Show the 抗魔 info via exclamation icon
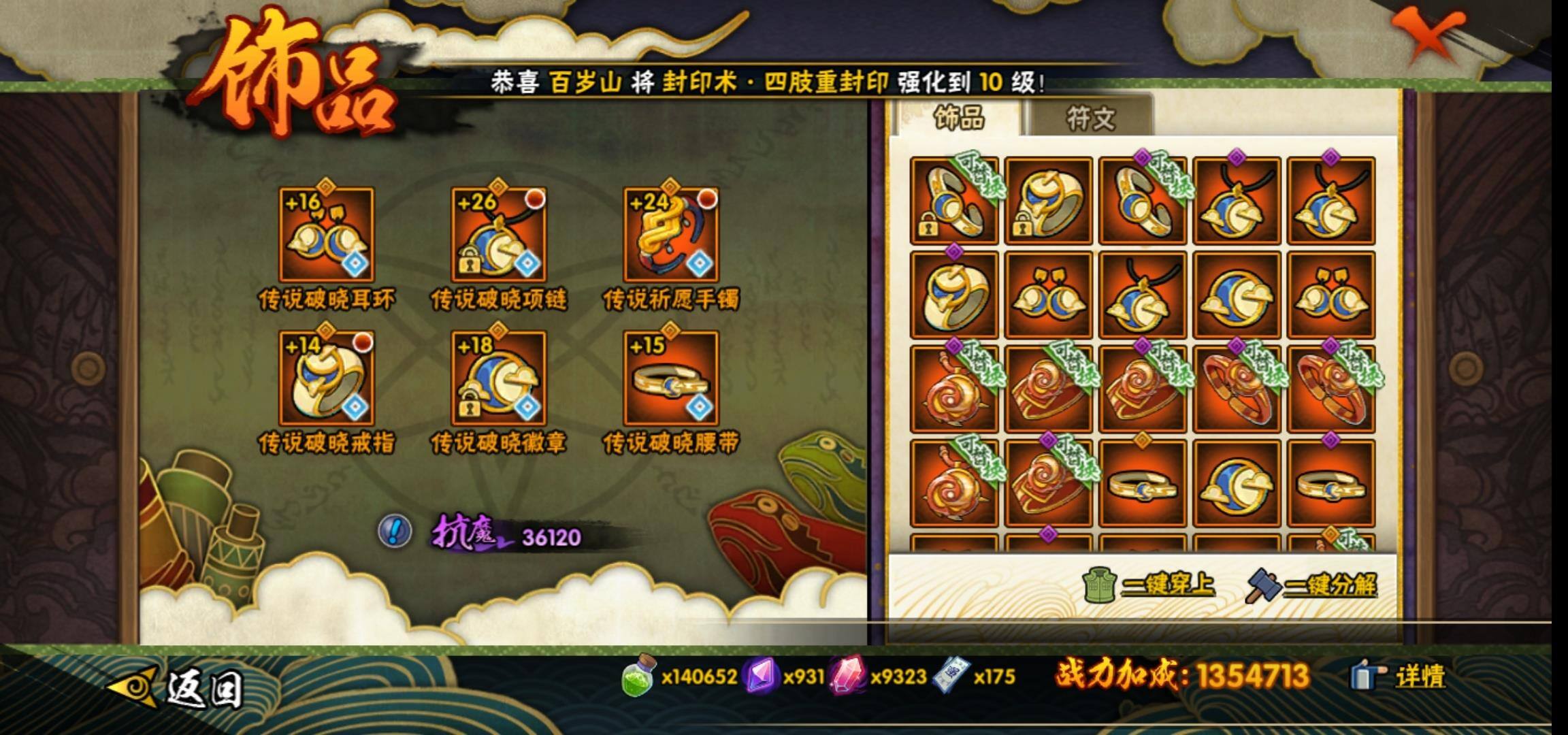 pyautogui.click(x=395, y=530)
